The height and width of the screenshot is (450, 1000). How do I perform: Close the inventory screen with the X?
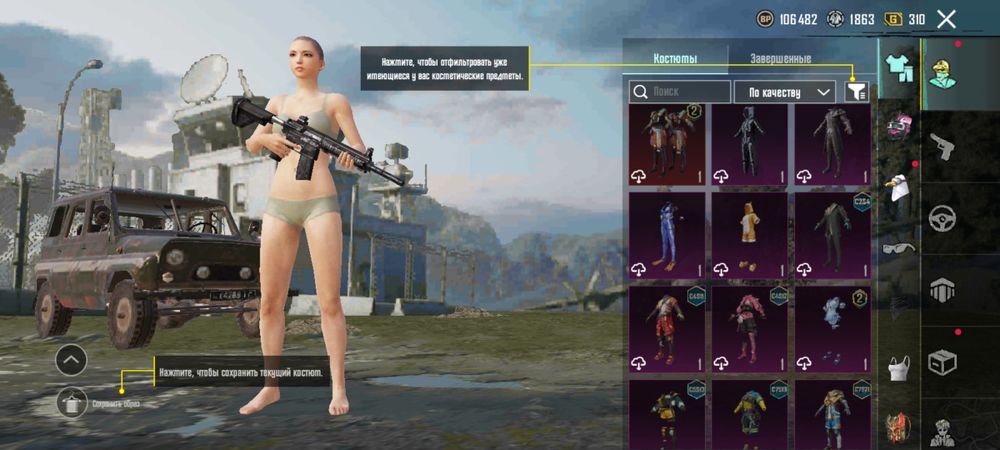946,19
